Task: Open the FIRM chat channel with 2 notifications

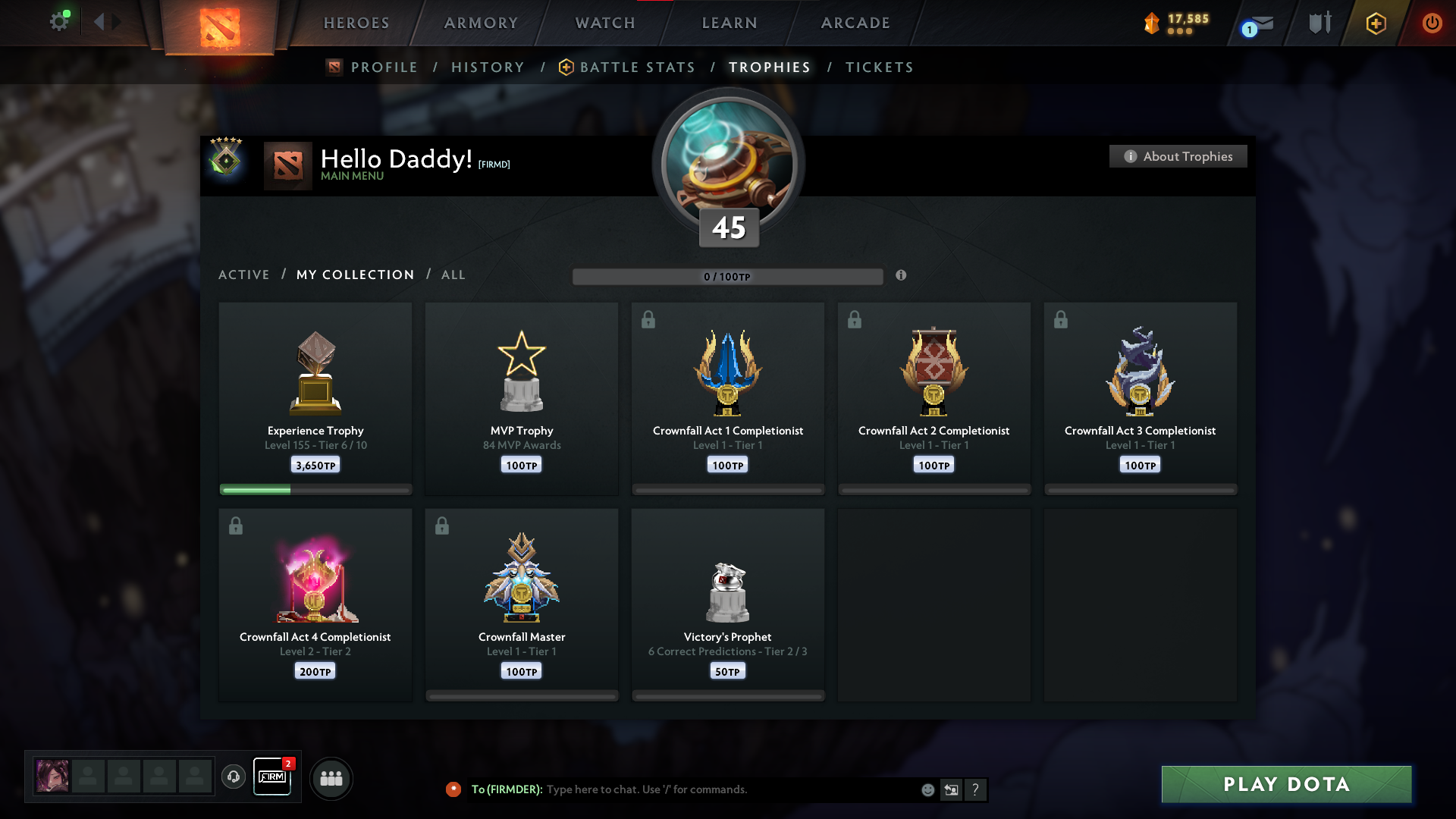Action: 272,777
